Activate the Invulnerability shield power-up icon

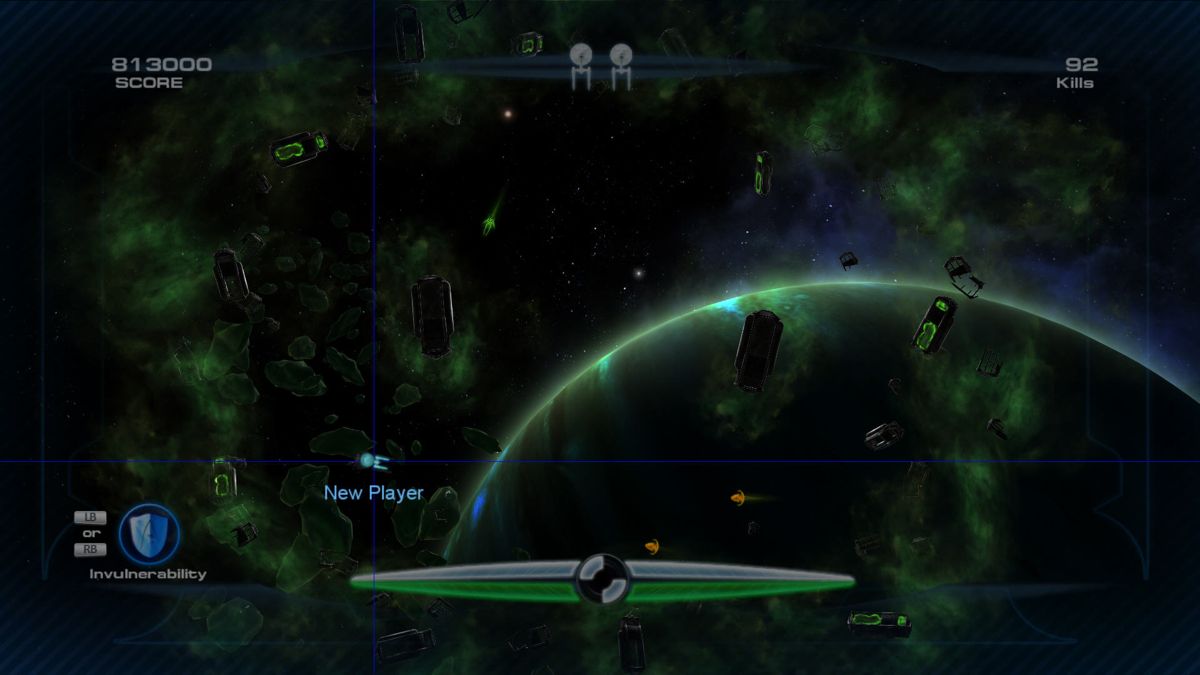coord(149,533)
